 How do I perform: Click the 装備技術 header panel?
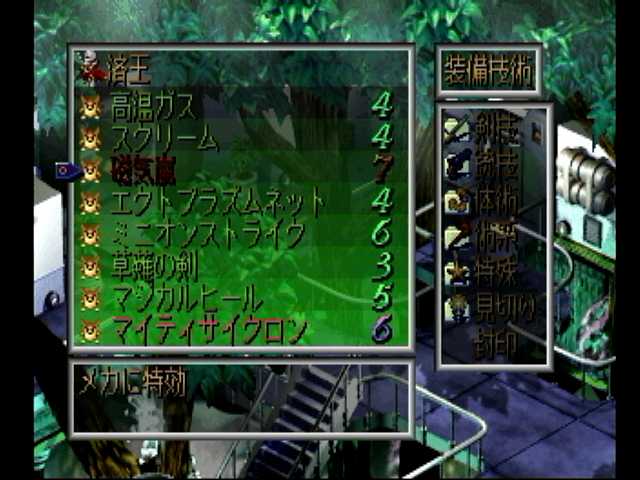point(490,72)
